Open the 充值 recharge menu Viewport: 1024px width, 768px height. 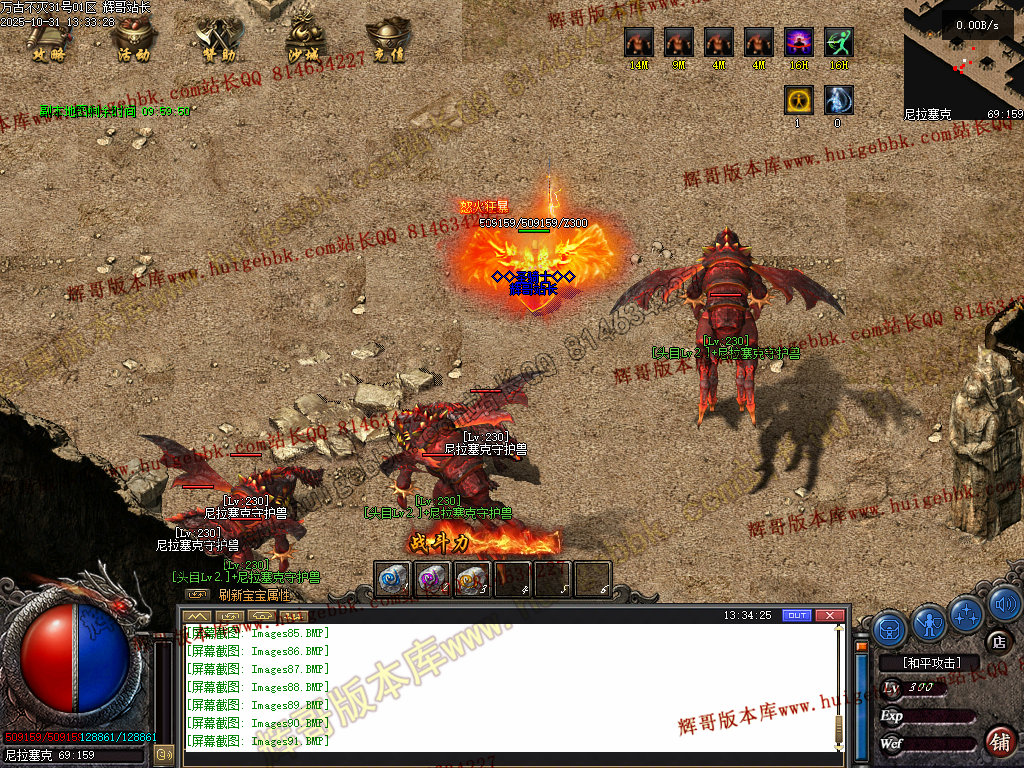pyautogui.click(x=387, y=40)
